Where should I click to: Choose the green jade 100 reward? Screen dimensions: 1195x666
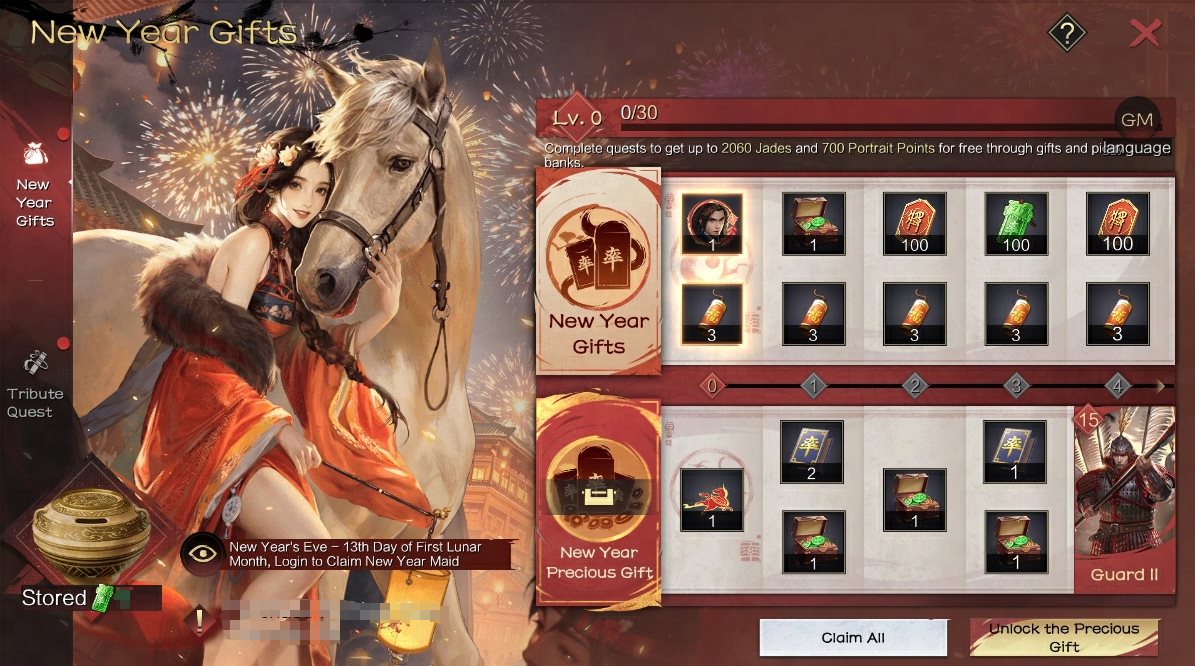1016,224
